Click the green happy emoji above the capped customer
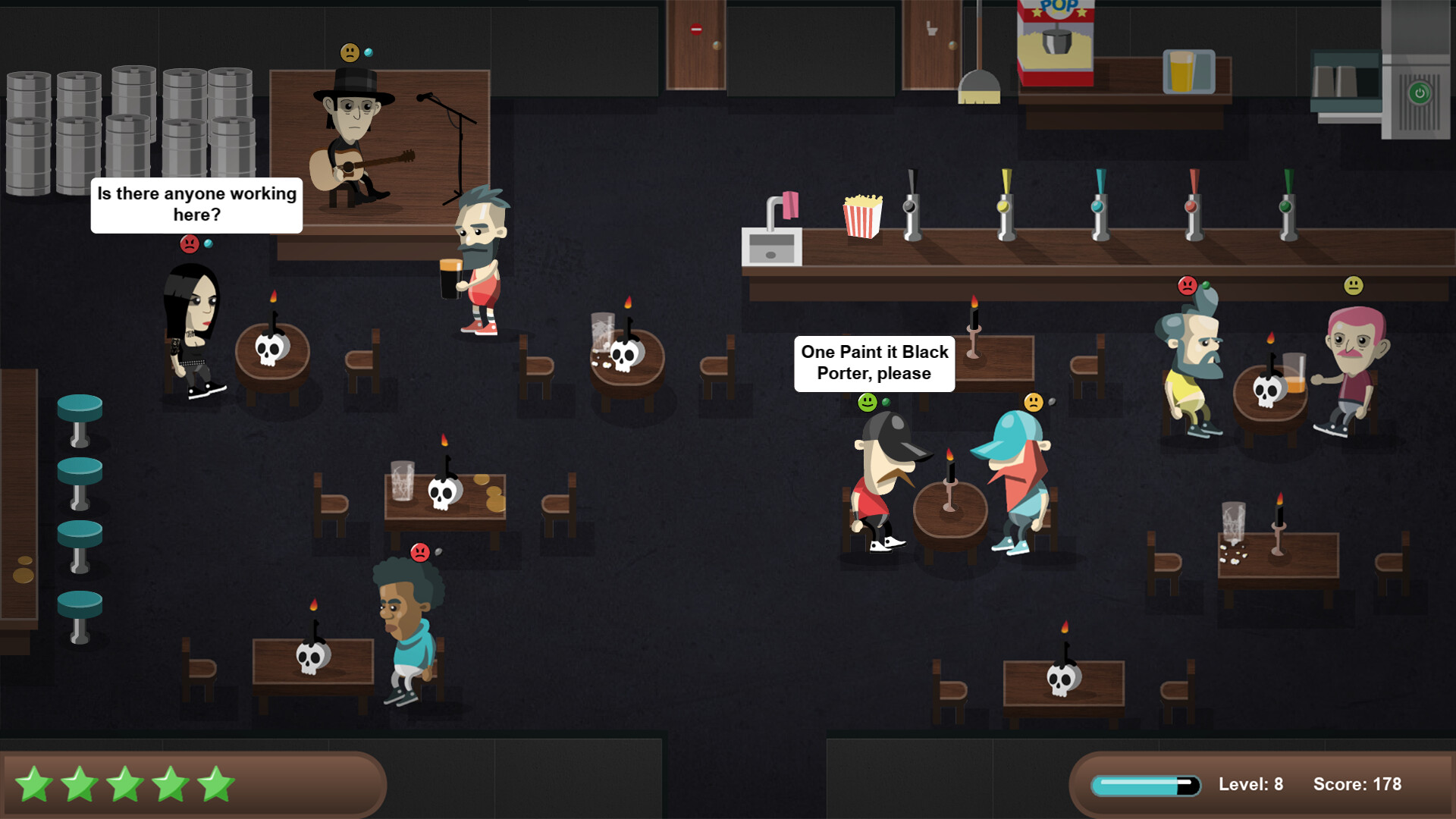The height and width of the screenshot is (819, 1456). coord(867,403)
